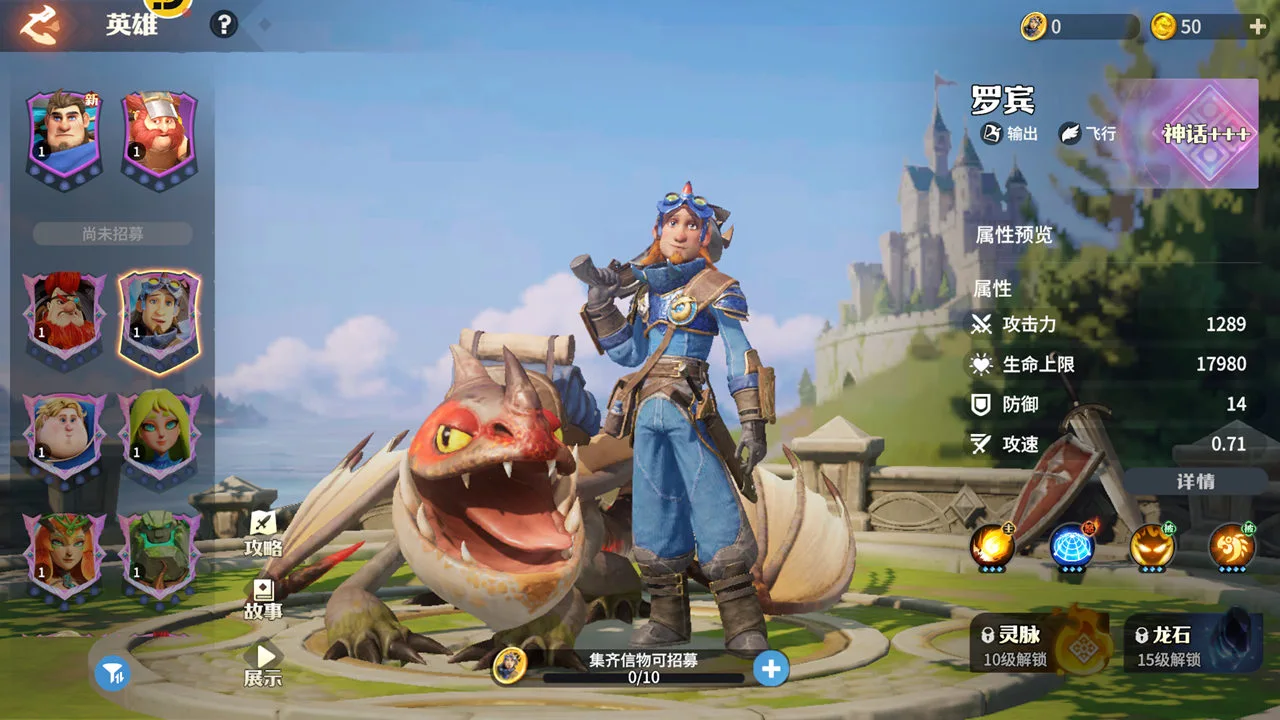View the fireball skill icon

pyautogui.click(x=992, y=546)
